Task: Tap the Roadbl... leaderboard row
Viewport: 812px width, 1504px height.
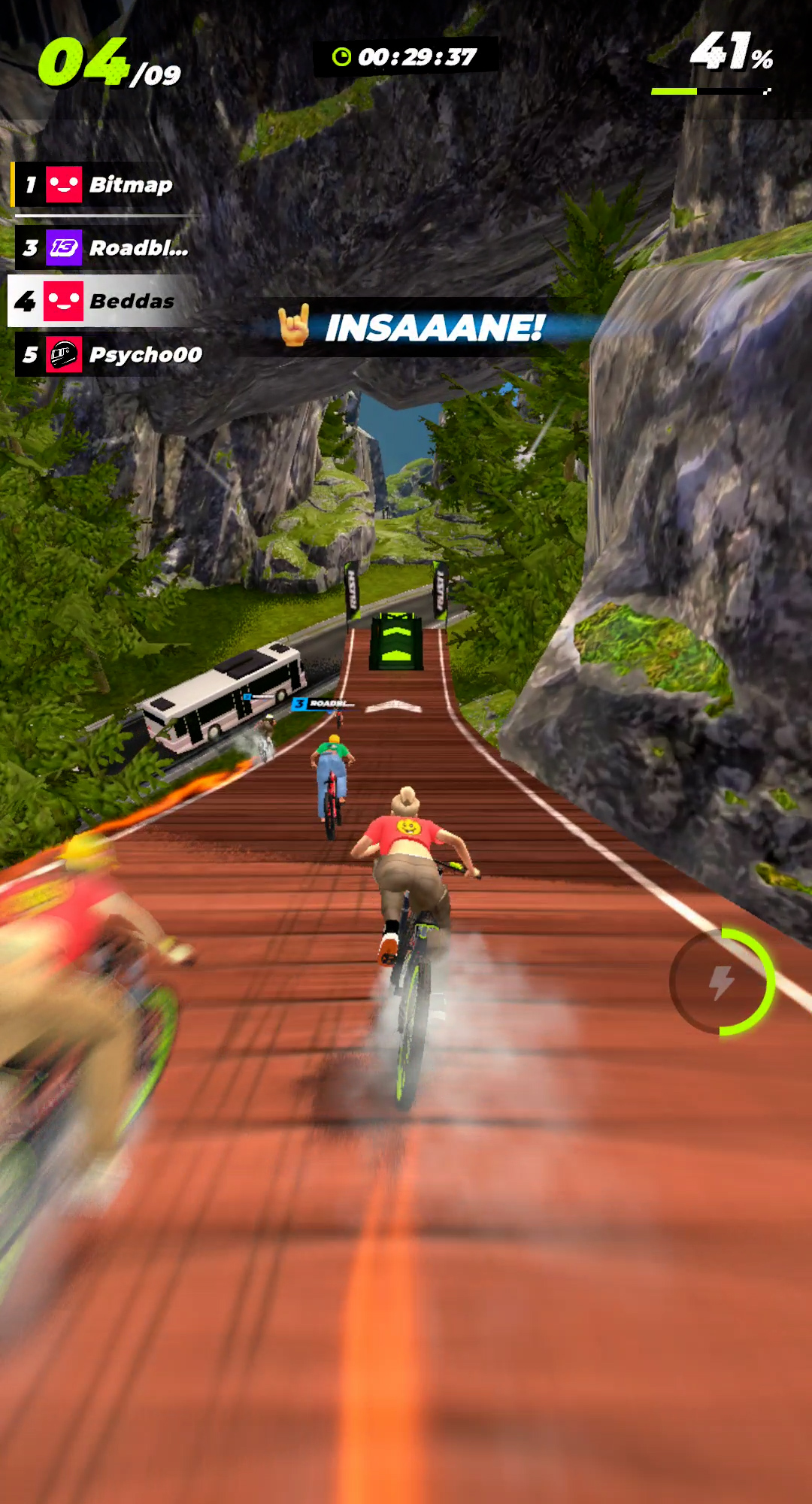Action: [105, 248]
